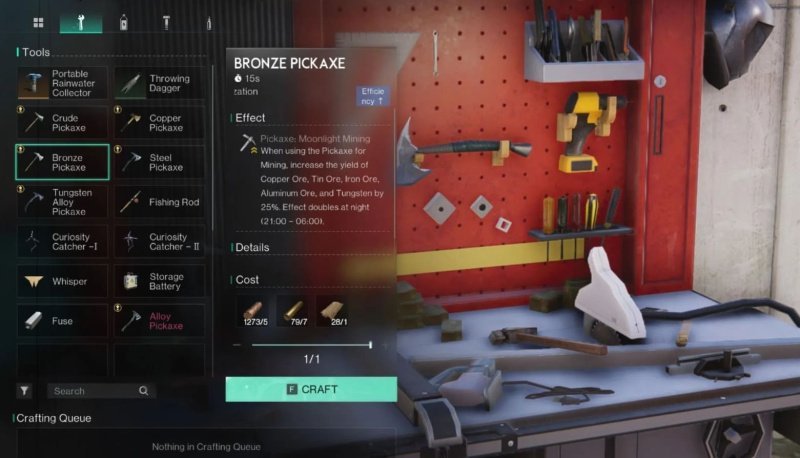800x458 pixels.
Task: Click the craft quantity slider handle
Action: pos(370,345)
